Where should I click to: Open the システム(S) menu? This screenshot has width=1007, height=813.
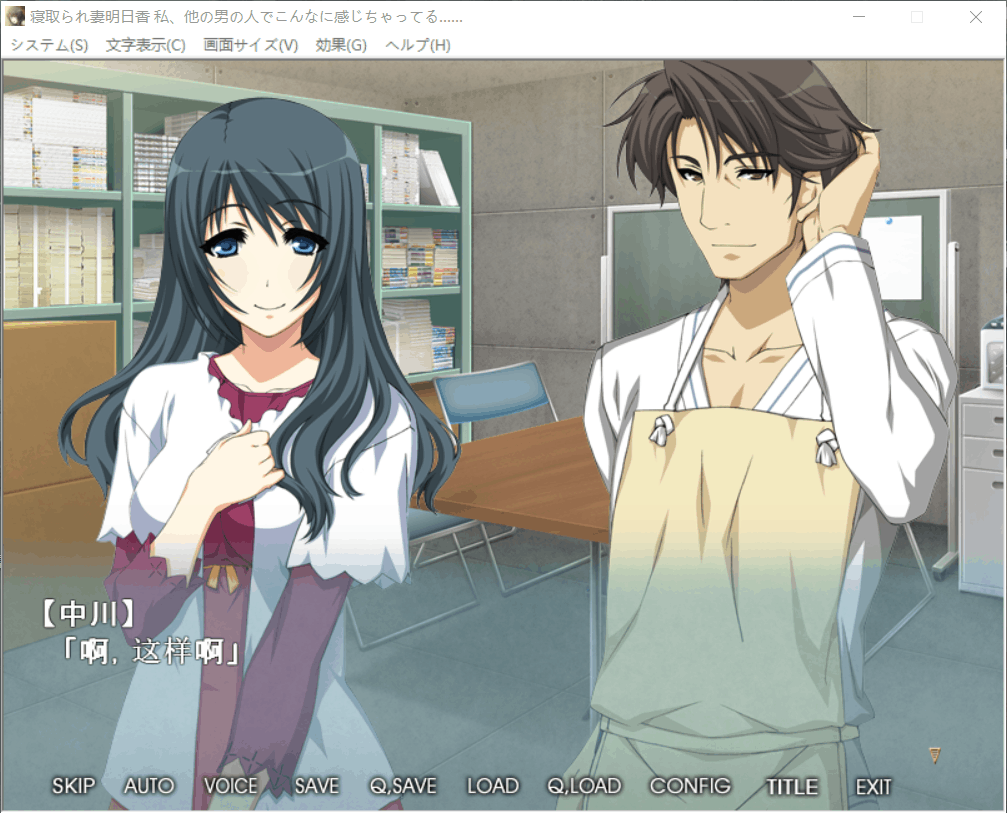49,45
